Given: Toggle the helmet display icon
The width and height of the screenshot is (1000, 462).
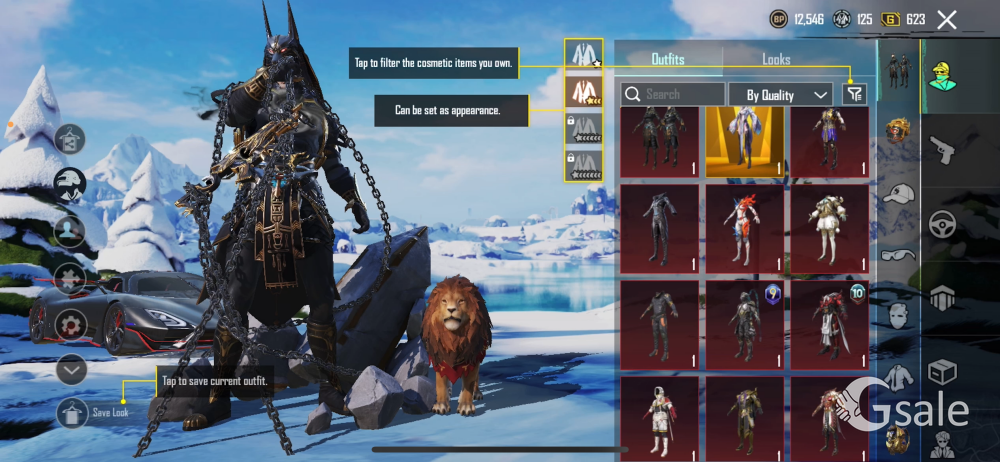Looking at the screenshot, I should point(70,185).
